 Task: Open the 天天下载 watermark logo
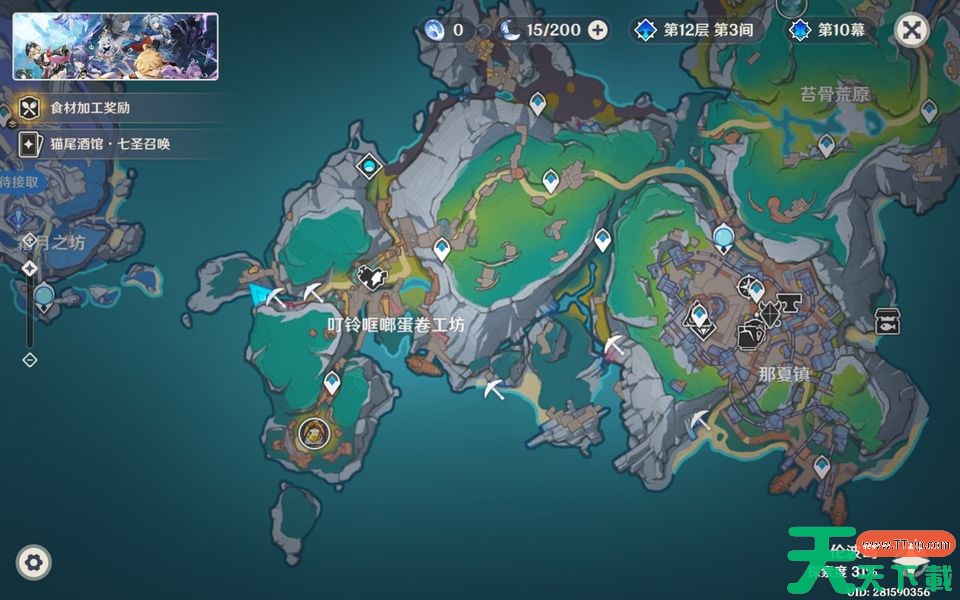coord(868,562)
